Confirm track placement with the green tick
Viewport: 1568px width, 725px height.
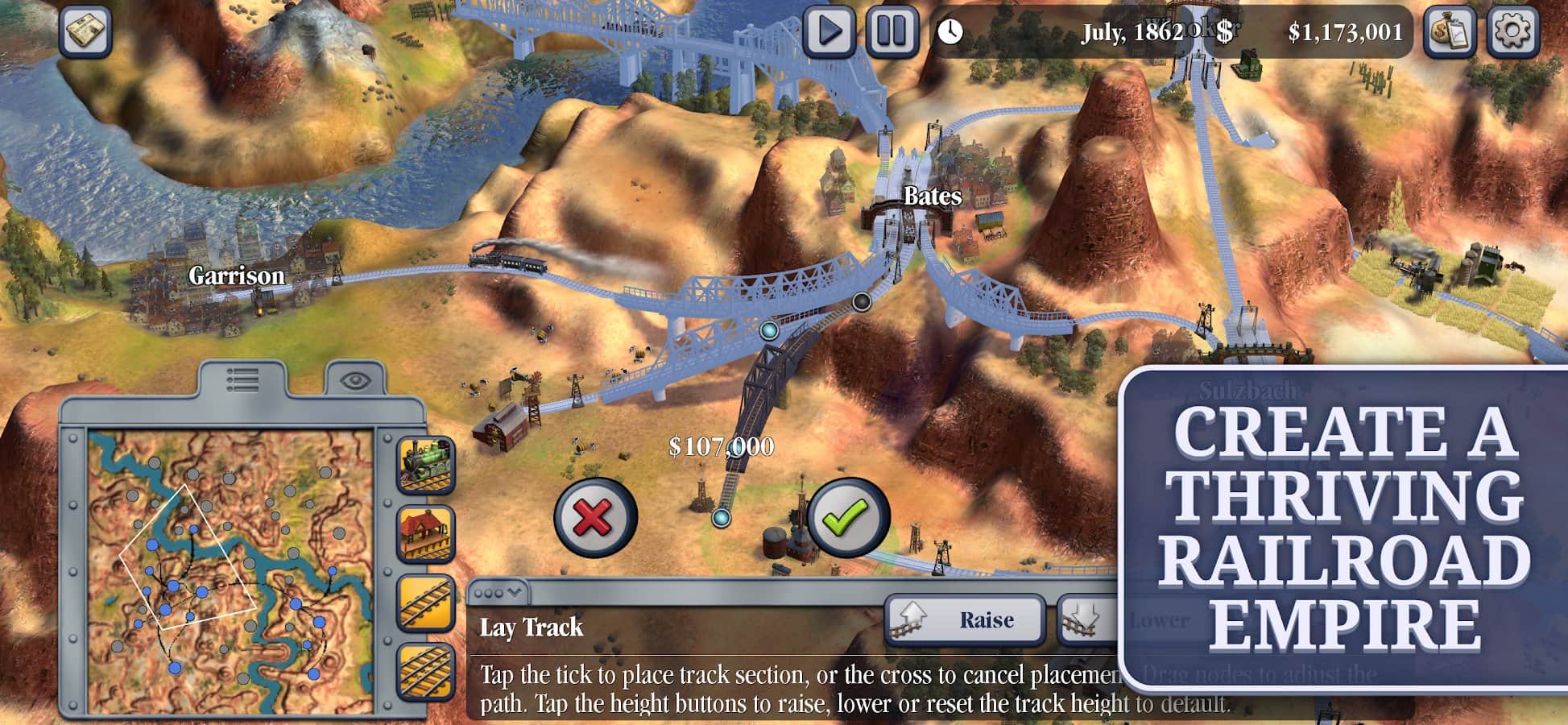click(x=847, y=516)
